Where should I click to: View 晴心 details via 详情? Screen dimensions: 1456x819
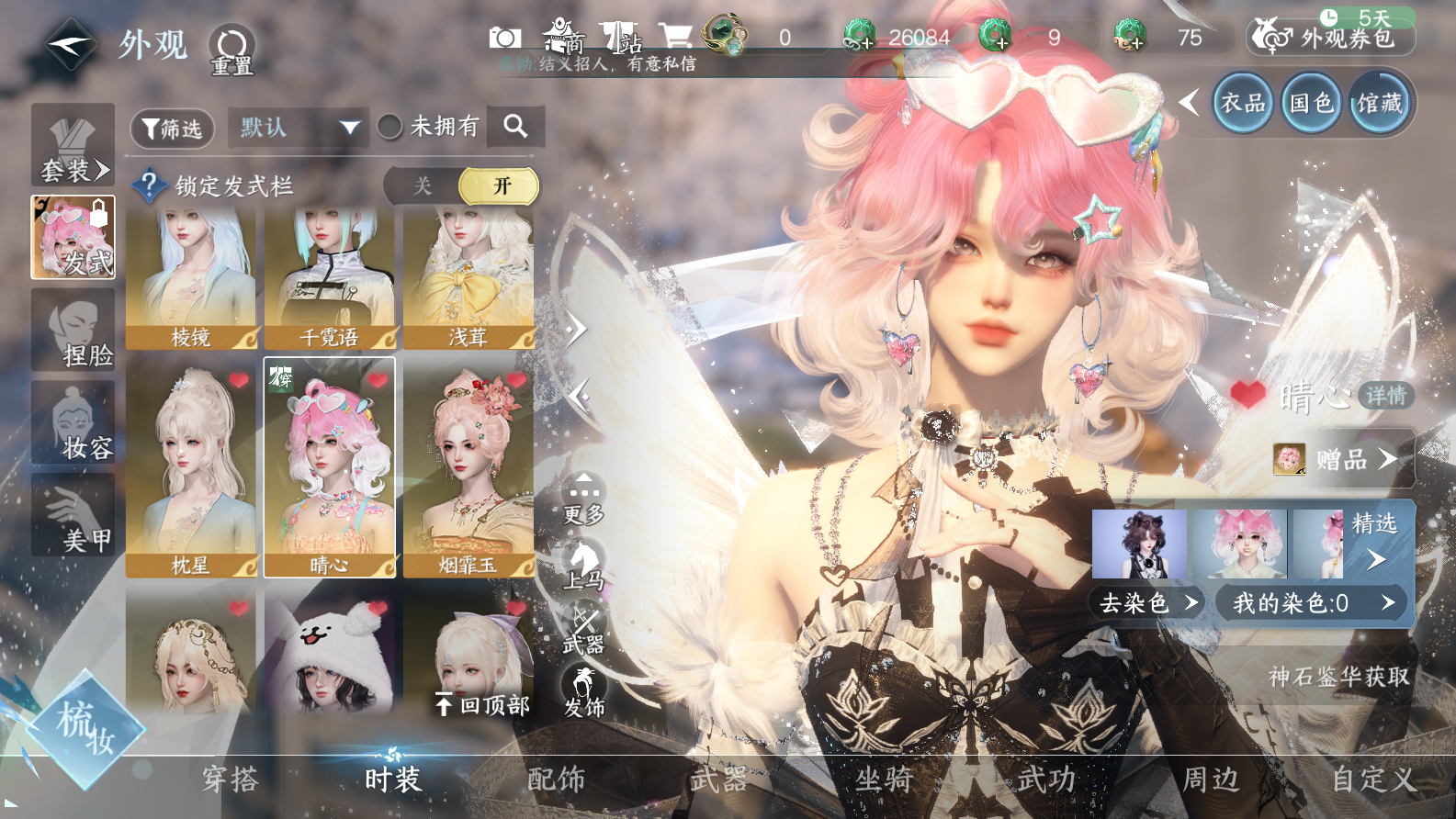(1385, 396)
